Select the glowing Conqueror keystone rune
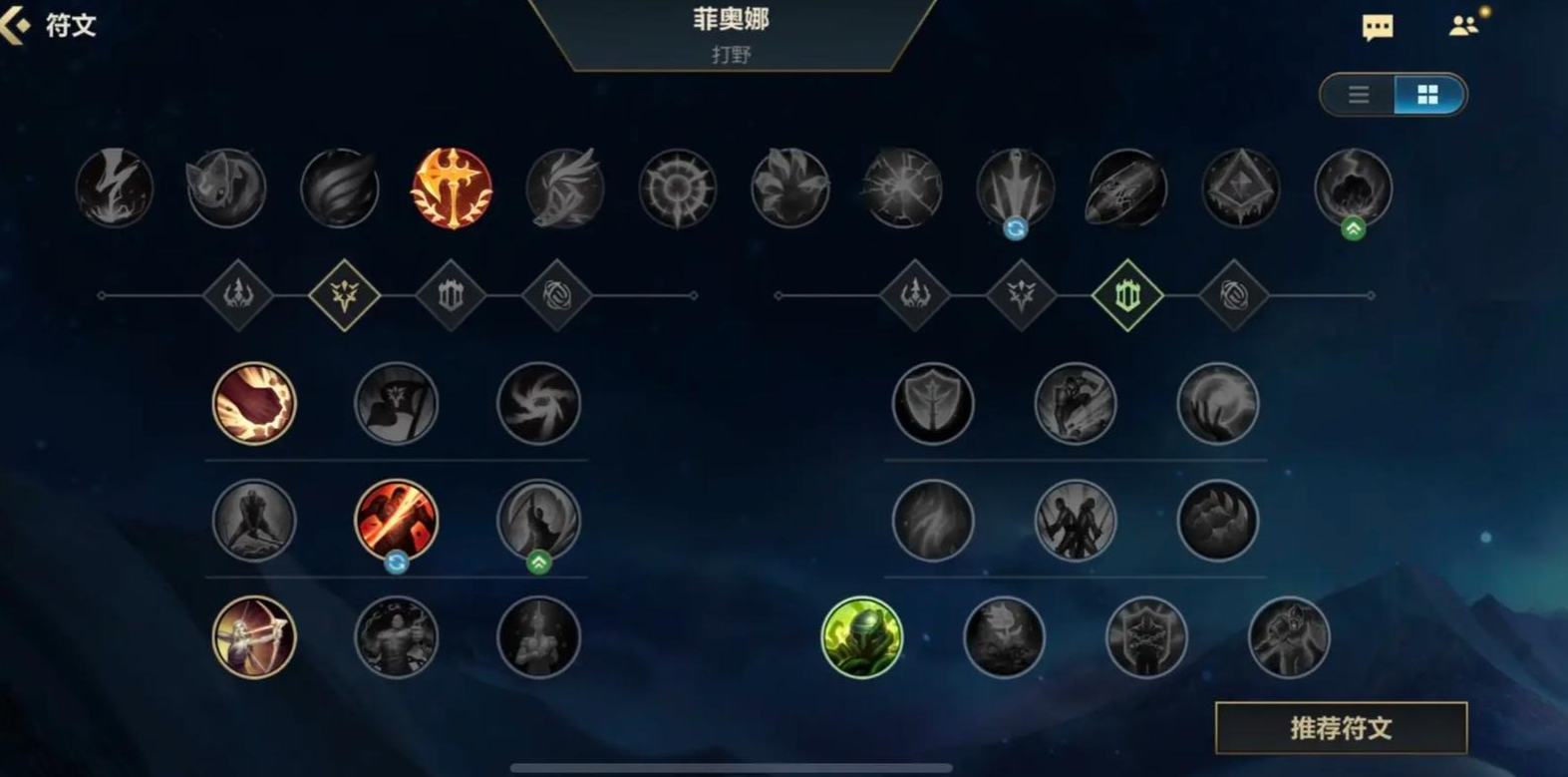The width and height of the screenshot is (1568, 777). (452, 189)
